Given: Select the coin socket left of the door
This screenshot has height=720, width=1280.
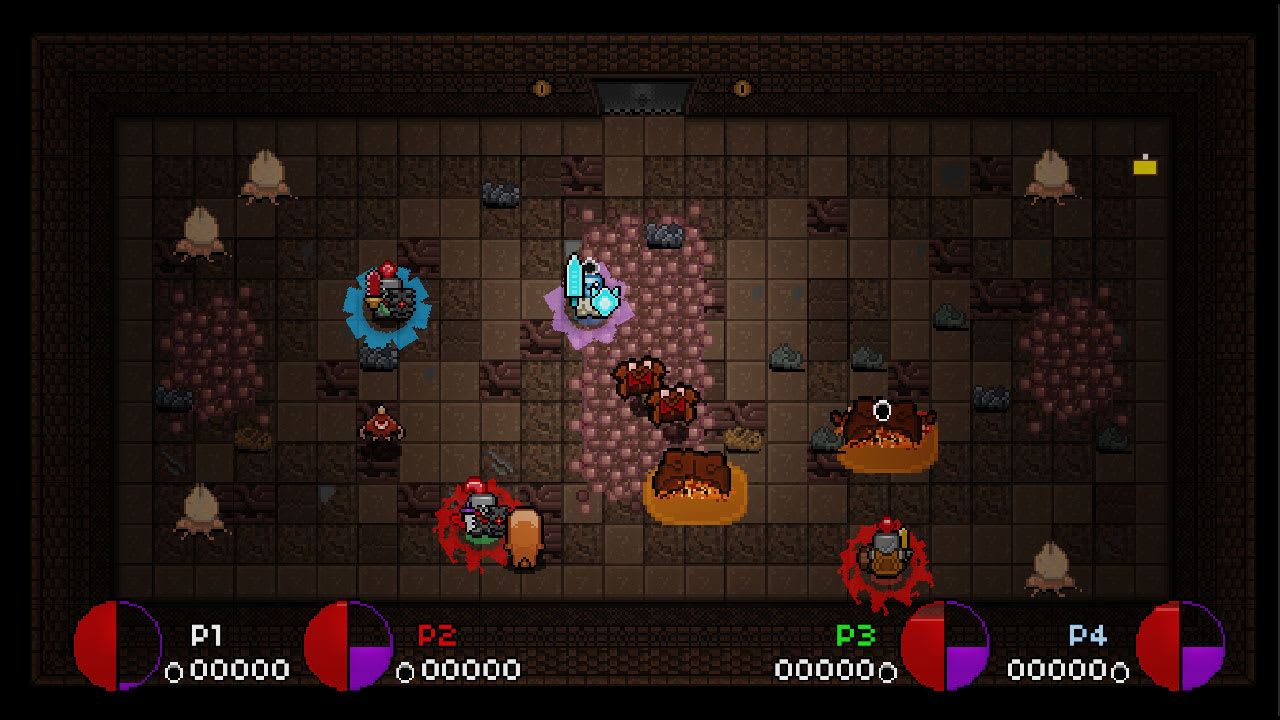Looking at the screenshot, I should click(x=543, y=87).
